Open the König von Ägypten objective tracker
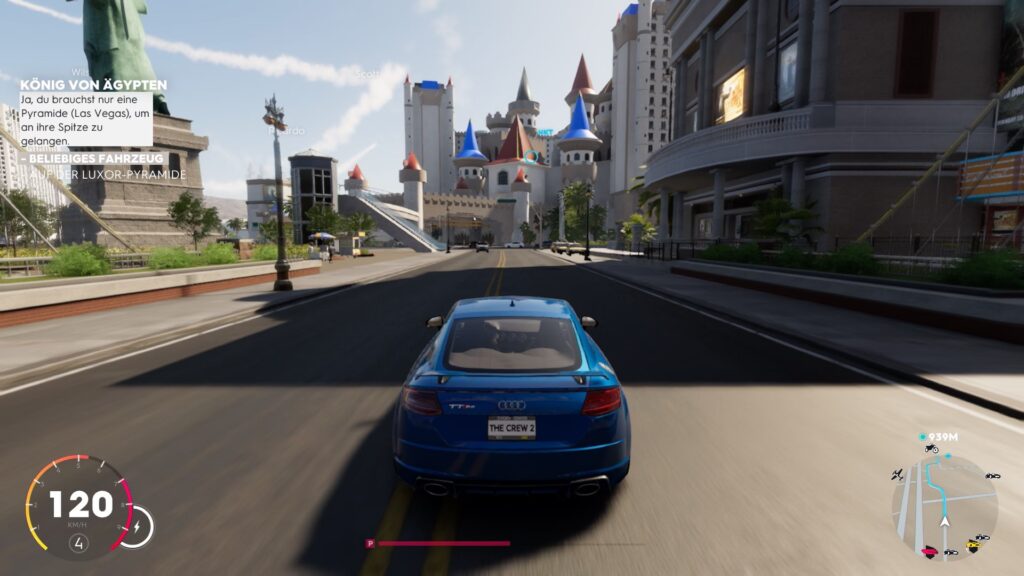The width and height of the screenshot is (1024, 576). point(93,86)
